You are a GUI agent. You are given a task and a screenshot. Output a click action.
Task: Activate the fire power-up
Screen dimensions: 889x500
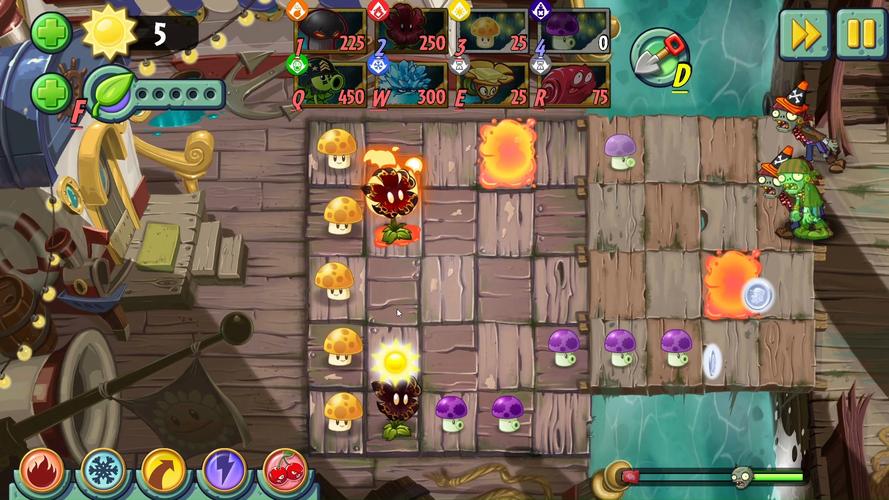tap(42, 471)
